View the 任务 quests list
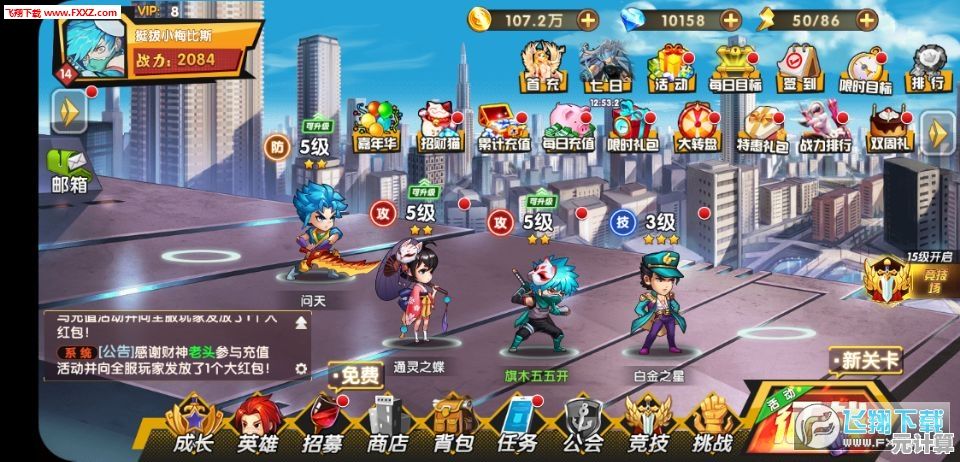 click(x=518, y=425)
